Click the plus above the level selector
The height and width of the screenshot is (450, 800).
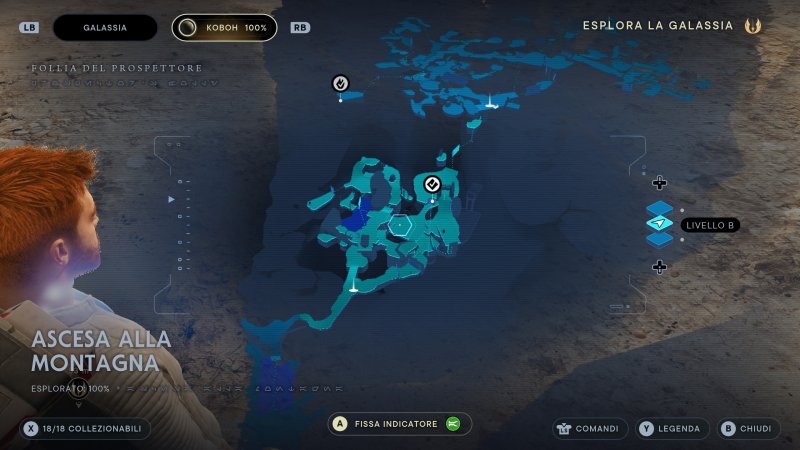[x=659, y=183]
